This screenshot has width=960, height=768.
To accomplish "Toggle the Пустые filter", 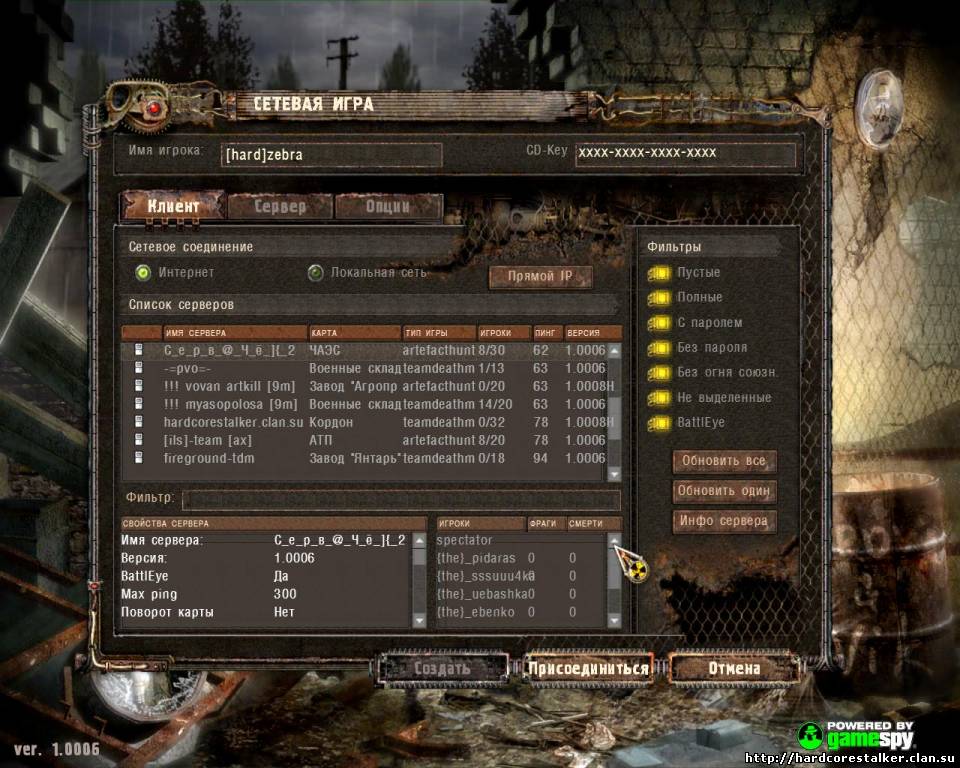I will point(659,273).
